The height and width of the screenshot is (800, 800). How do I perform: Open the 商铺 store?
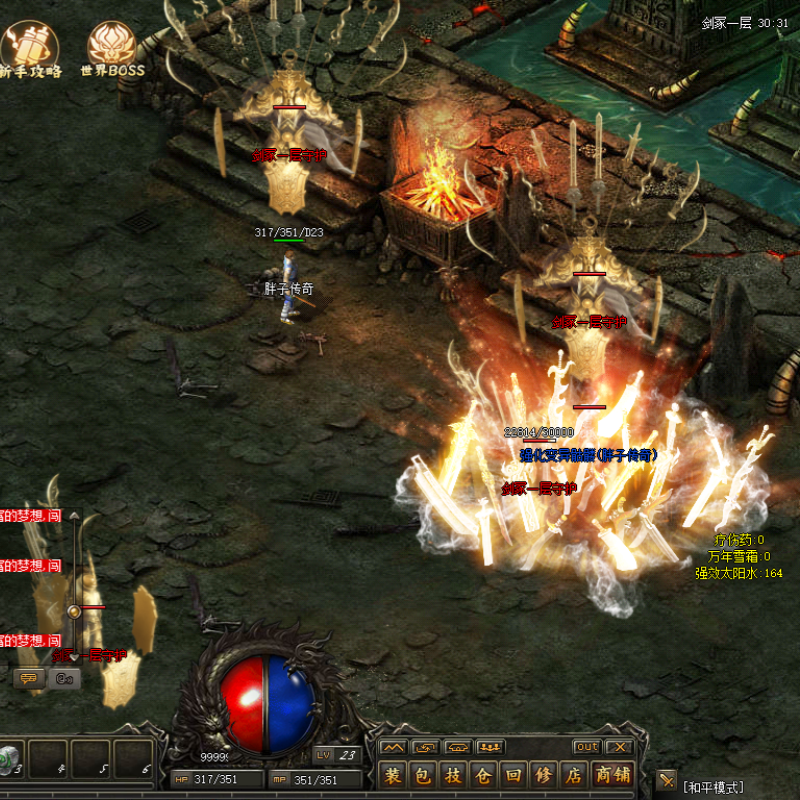[613, 775]
